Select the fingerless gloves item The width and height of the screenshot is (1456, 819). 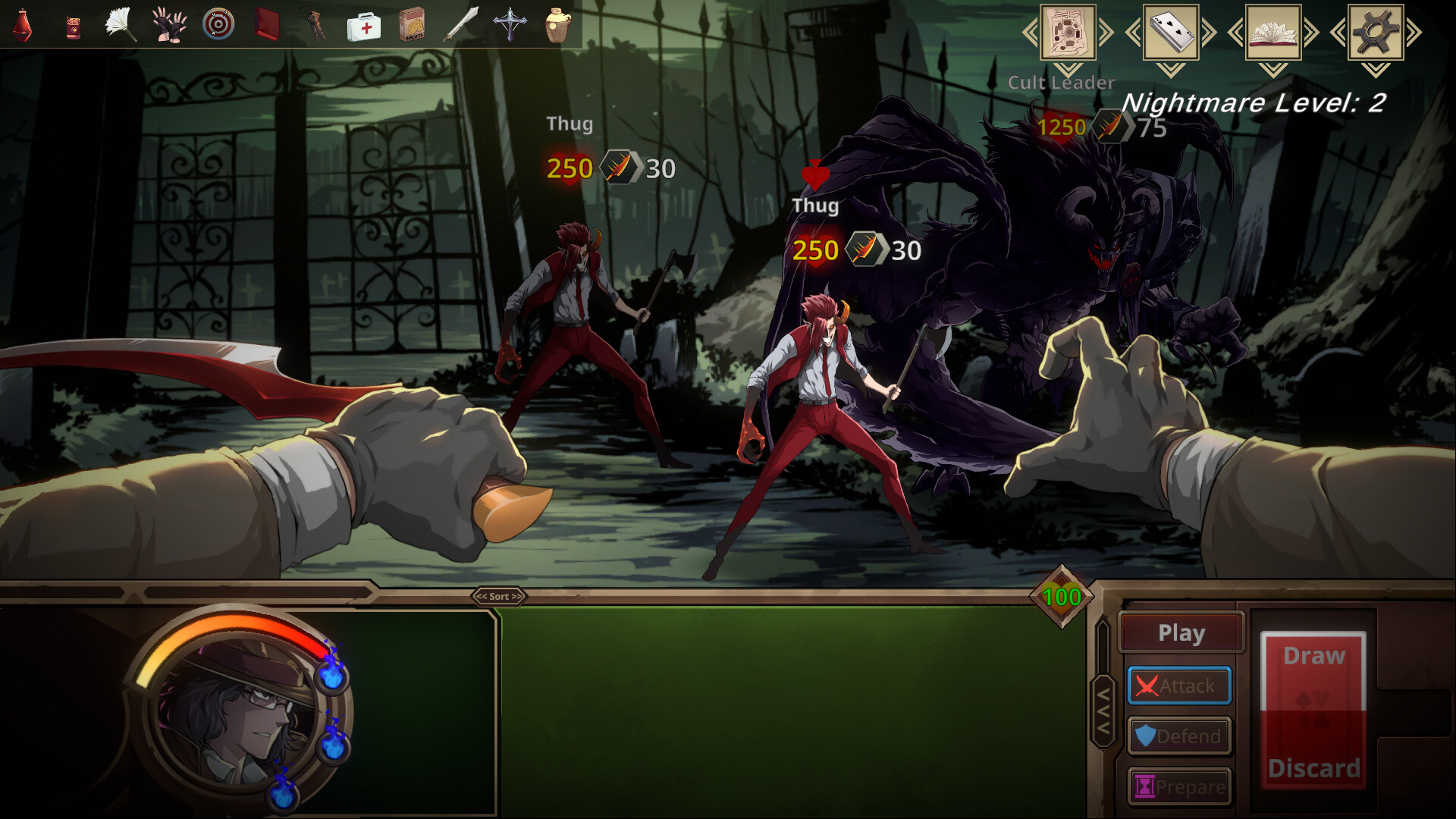(x=169, y=25)
